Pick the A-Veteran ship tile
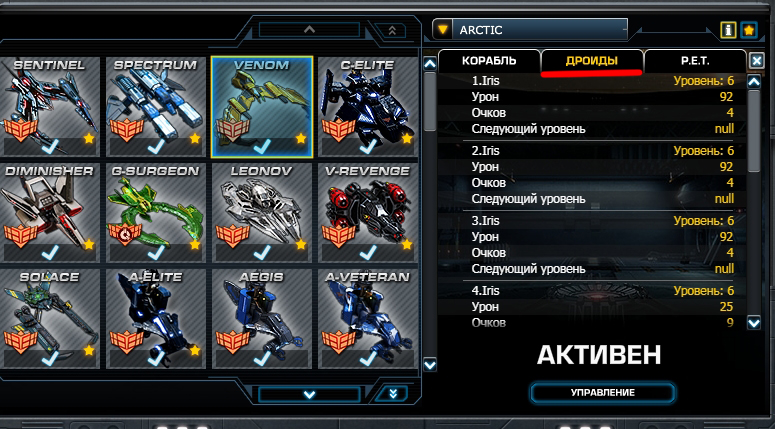The image size is (775, 429). (x=367, y=313)
